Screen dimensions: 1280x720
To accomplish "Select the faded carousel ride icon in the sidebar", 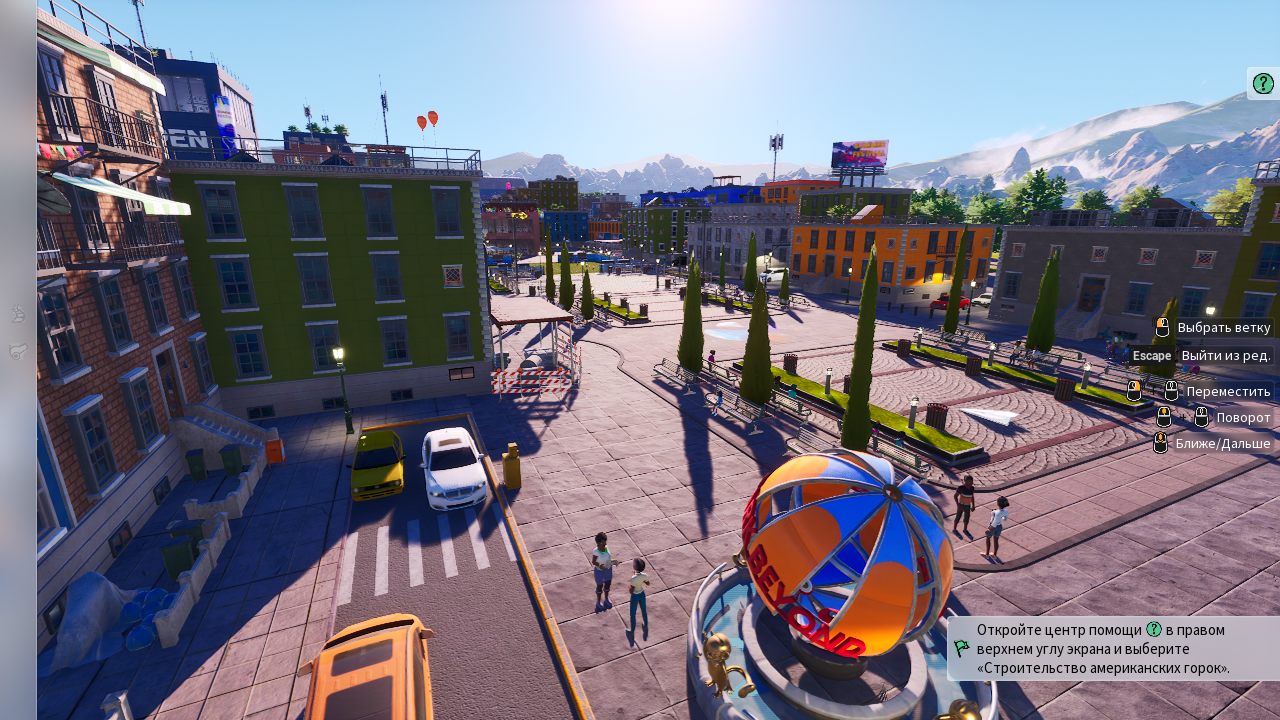I will tap(18, 314).
